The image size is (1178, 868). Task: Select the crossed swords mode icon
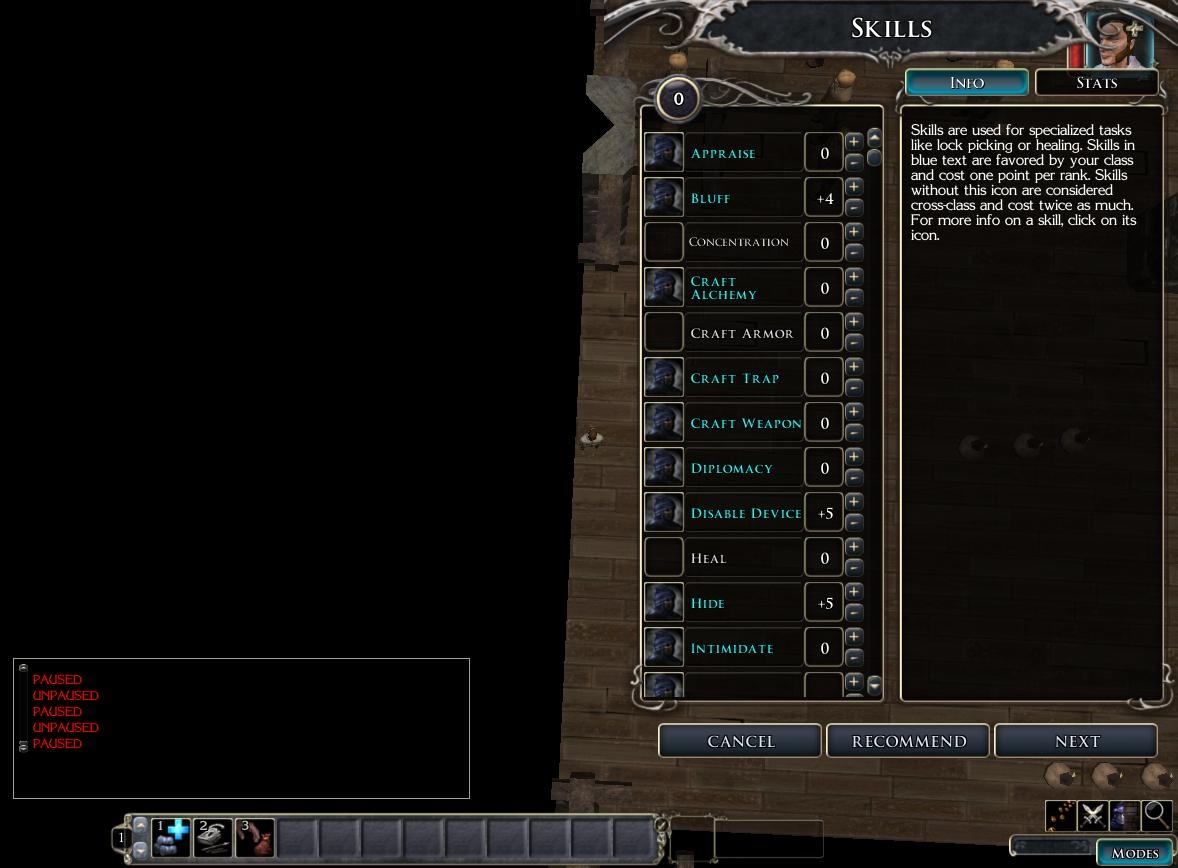point(1092,815)
